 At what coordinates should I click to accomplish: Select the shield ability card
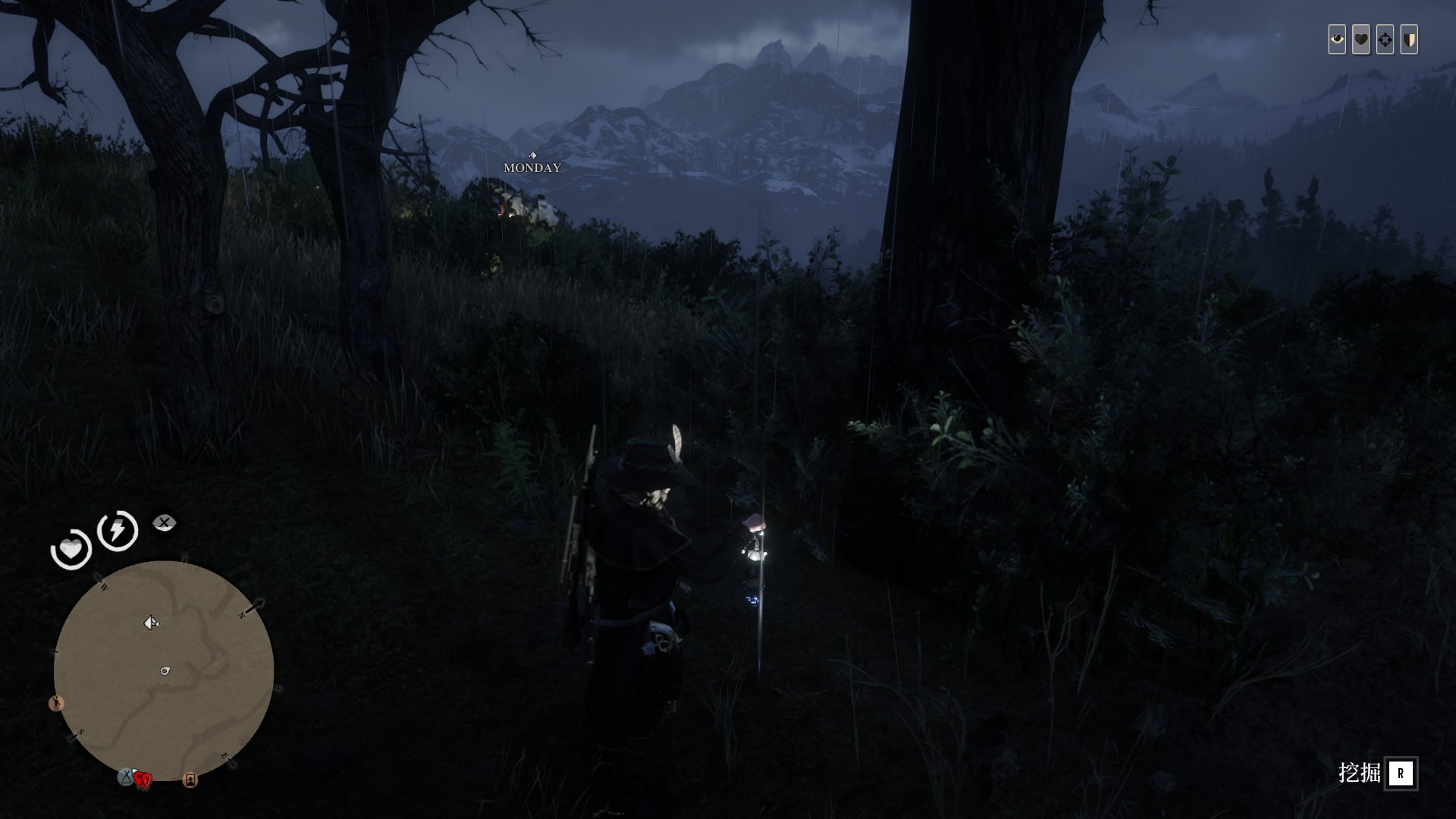pos(1409,39)
